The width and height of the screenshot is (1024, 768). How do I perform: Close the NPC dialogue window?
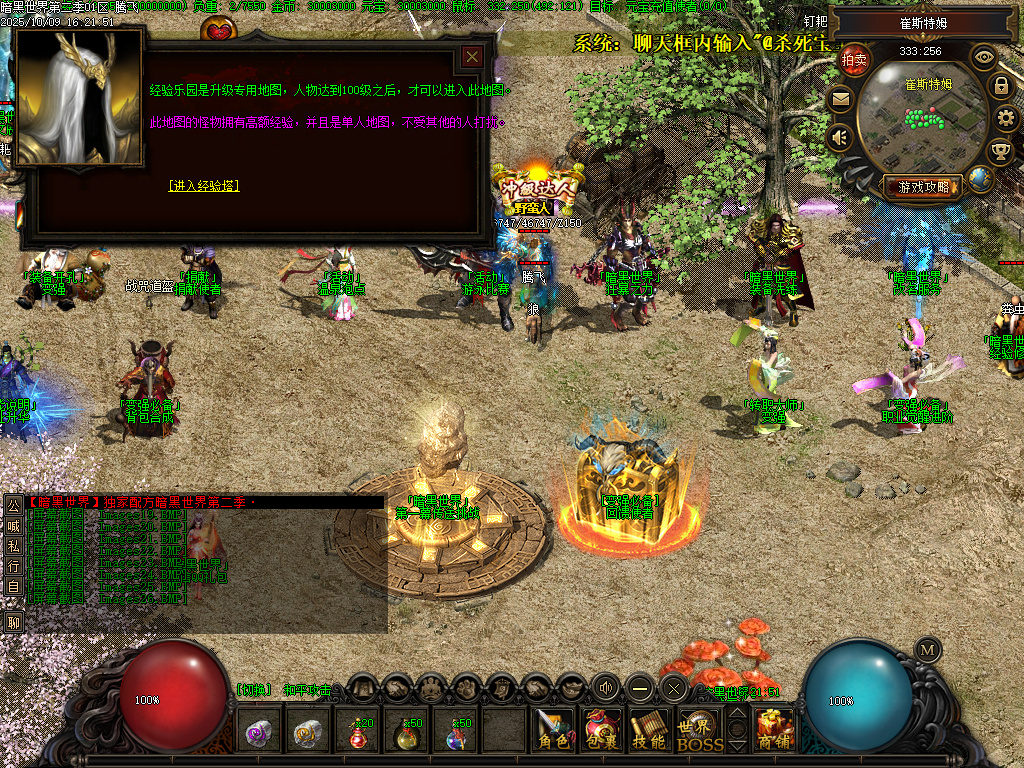pyautogui.click(x=472, y=57)
